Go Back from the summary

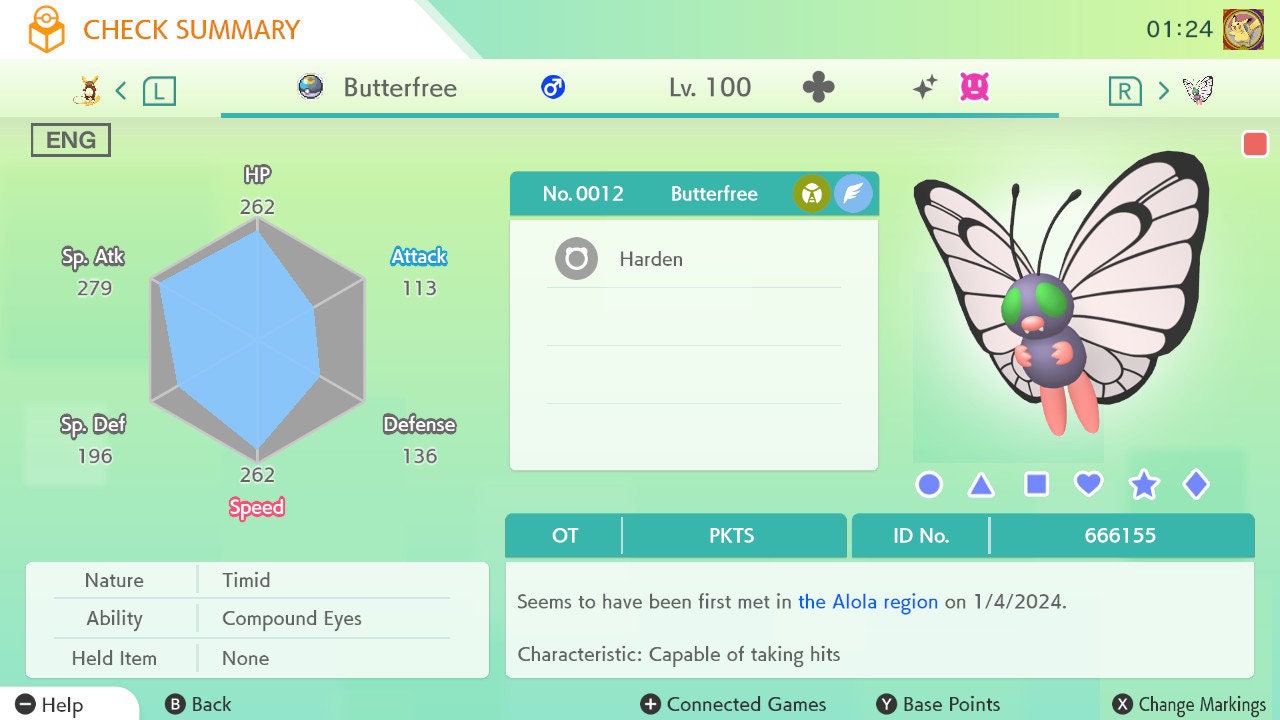[x=198, y=705]
